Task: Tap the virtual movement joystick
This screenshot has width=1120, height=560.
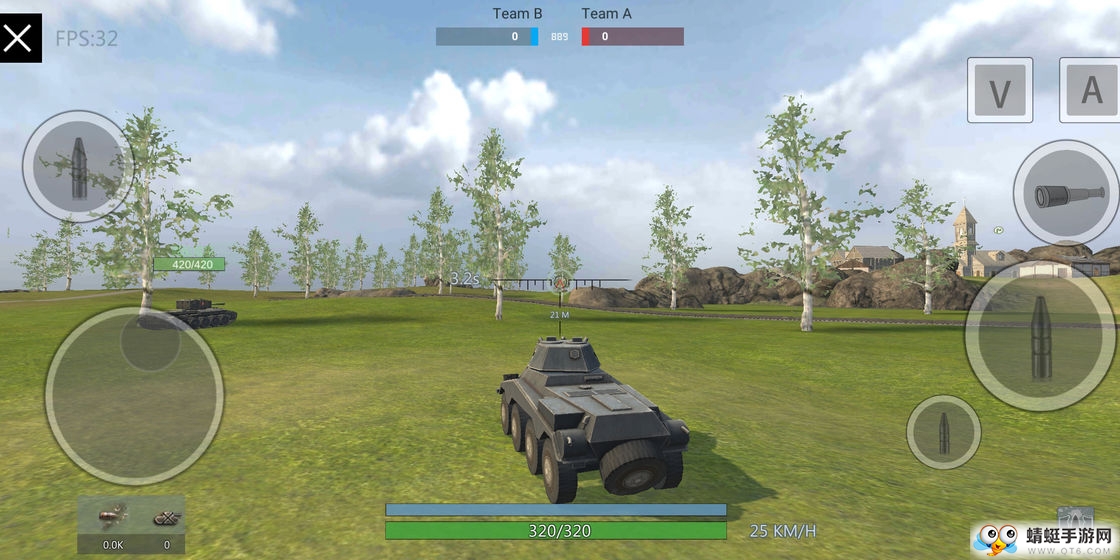Action: click(134, 395)
